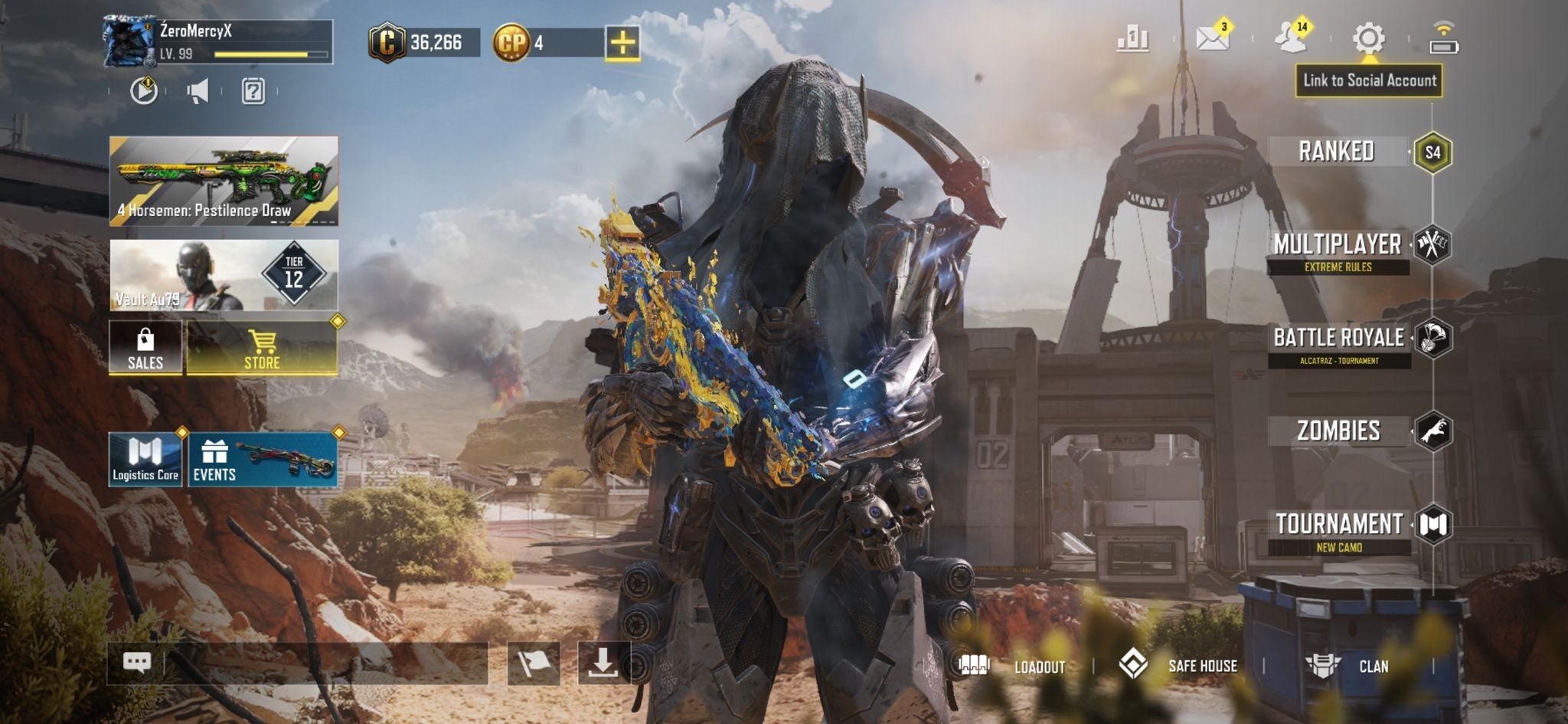1568x724 pixels.
Task: Open the friends list icon
Action: [1292, 38]
